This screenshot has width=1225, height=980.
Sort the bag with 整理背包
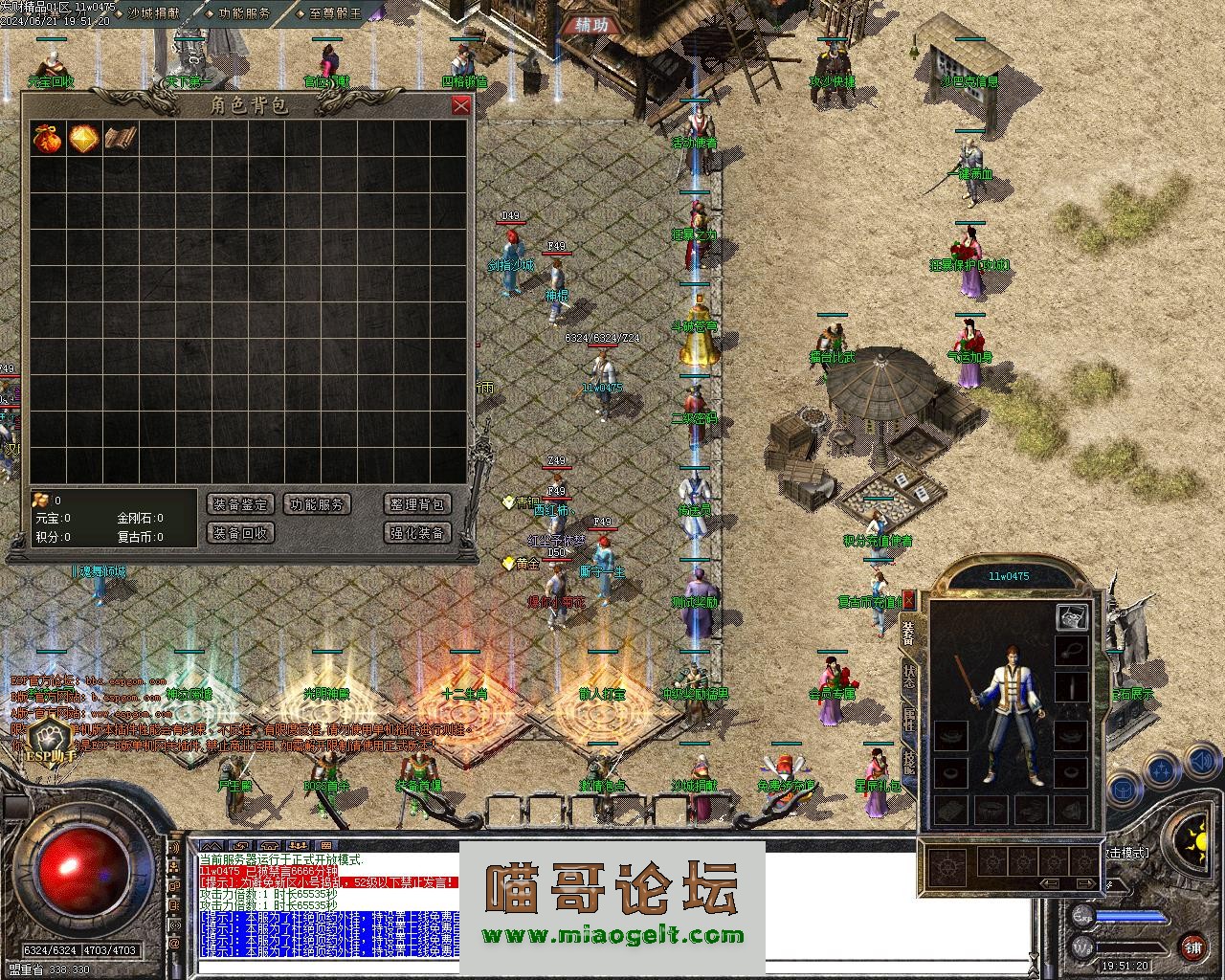(417, 504)
